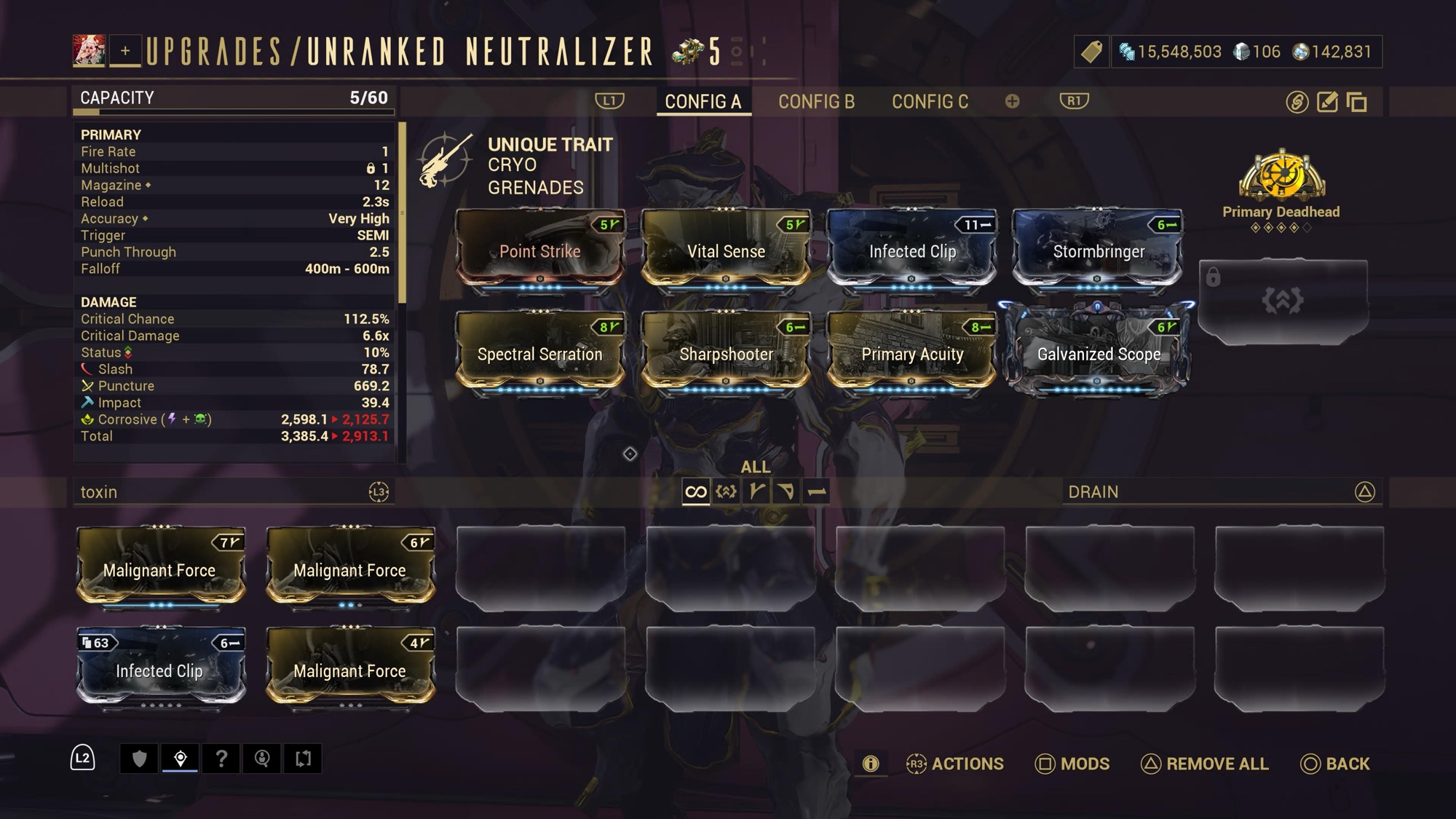Pick the equipped Vital Sense mod
The image size is (1456, 819).
pos(726,250)
